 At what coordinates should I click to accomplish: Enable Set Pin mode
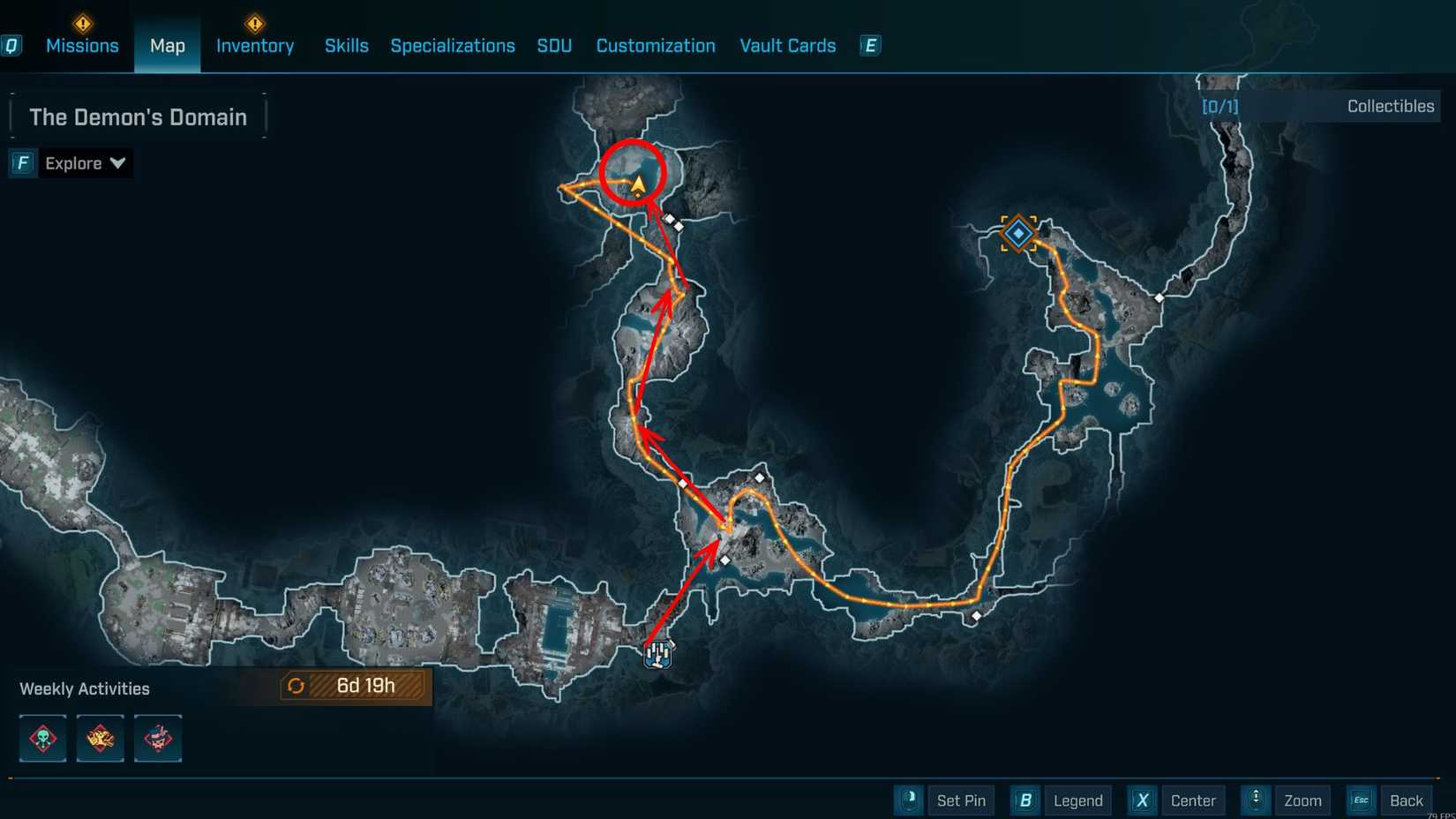961,800
